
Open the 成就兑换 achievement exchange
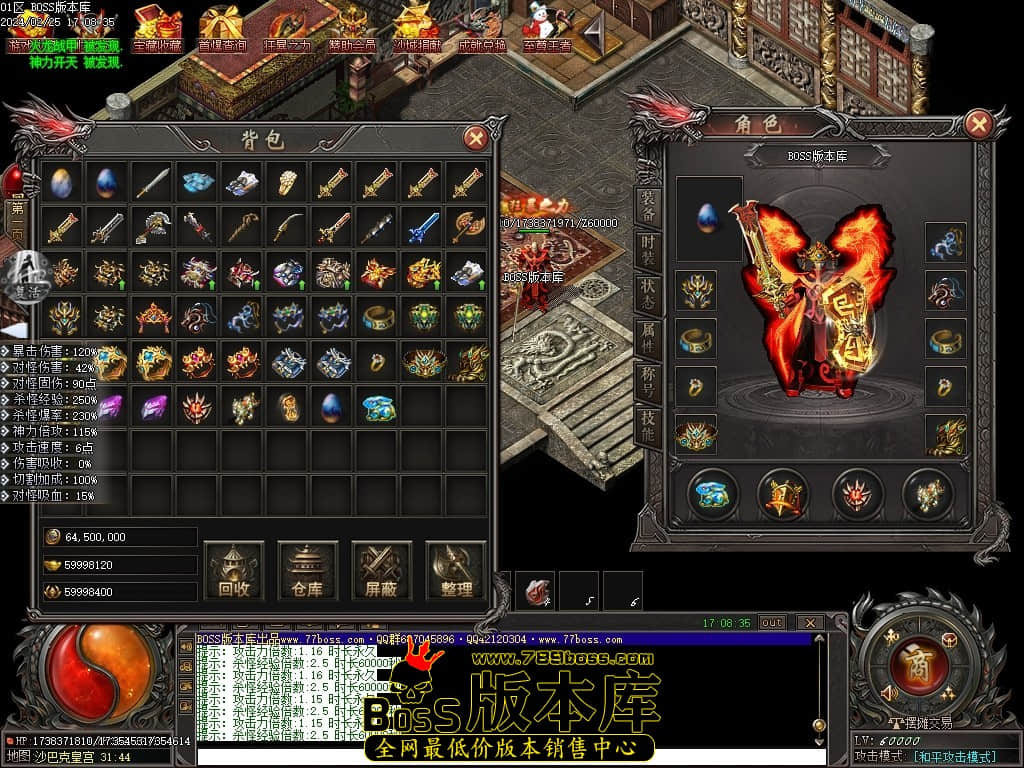pyautogui.click(x=482, y=29)
